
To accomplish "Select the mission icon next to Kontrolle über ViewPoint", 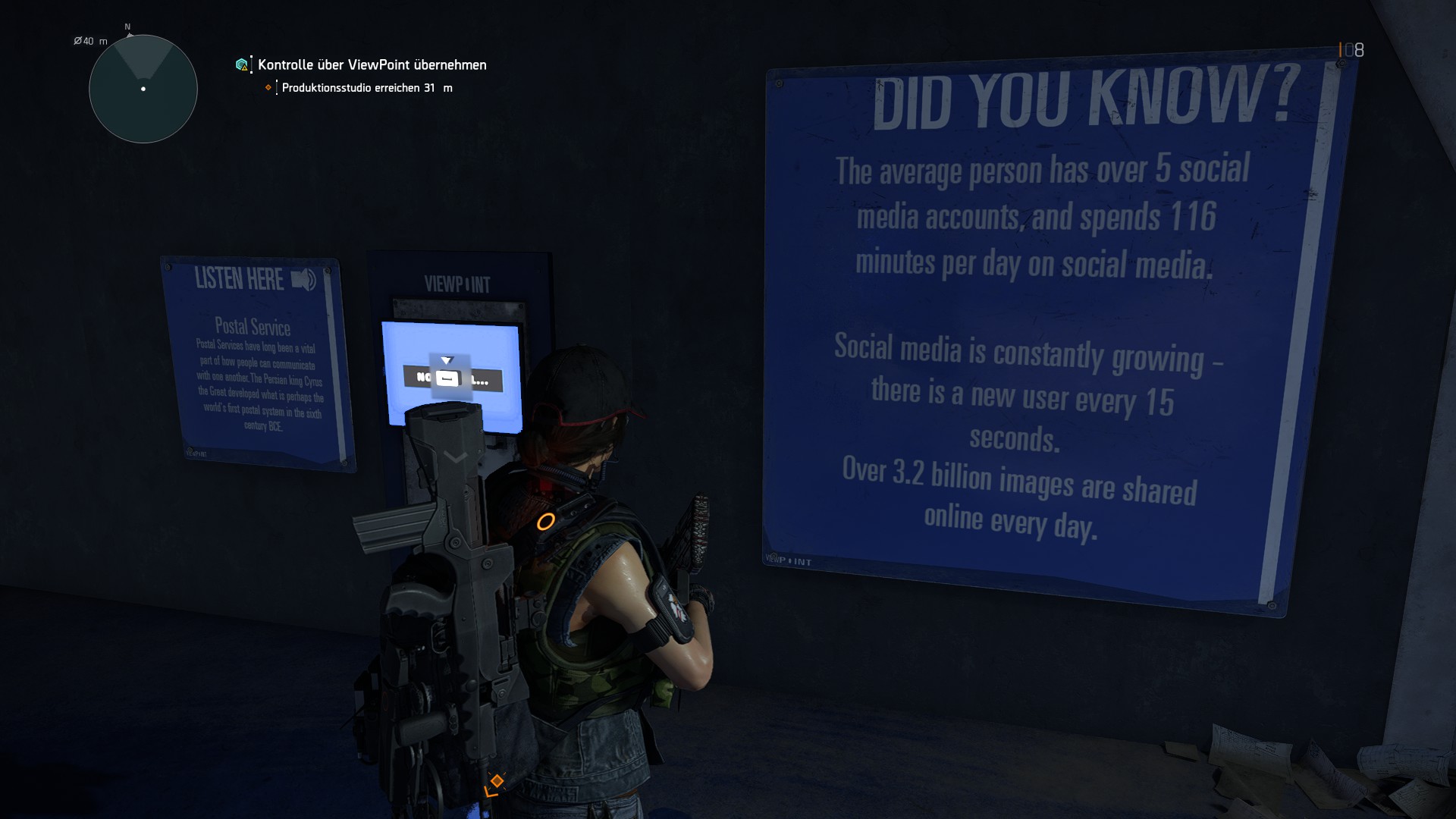I will pos(241,65).
